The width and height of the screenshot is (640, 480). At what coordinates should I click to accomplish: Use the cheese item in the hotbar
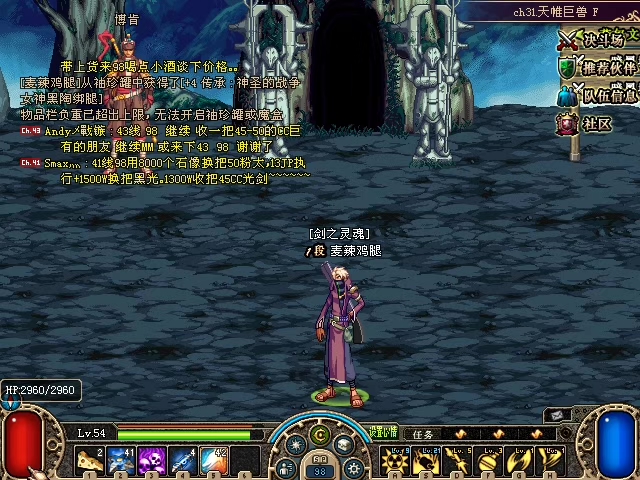[91, 461]
